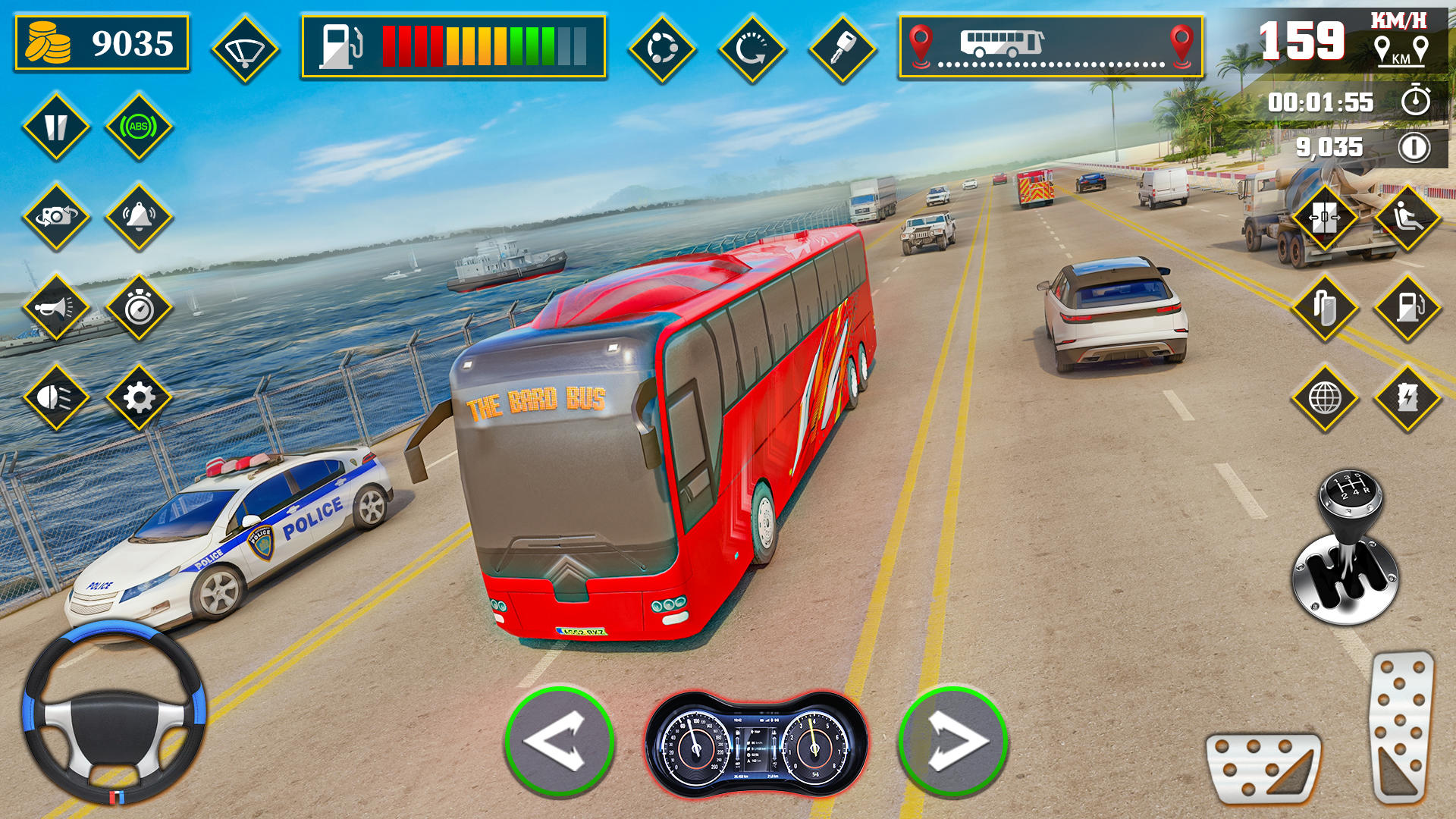1456x819 pixels.
Task: Click the steering wheel control
Action: [x=114, y=713]
